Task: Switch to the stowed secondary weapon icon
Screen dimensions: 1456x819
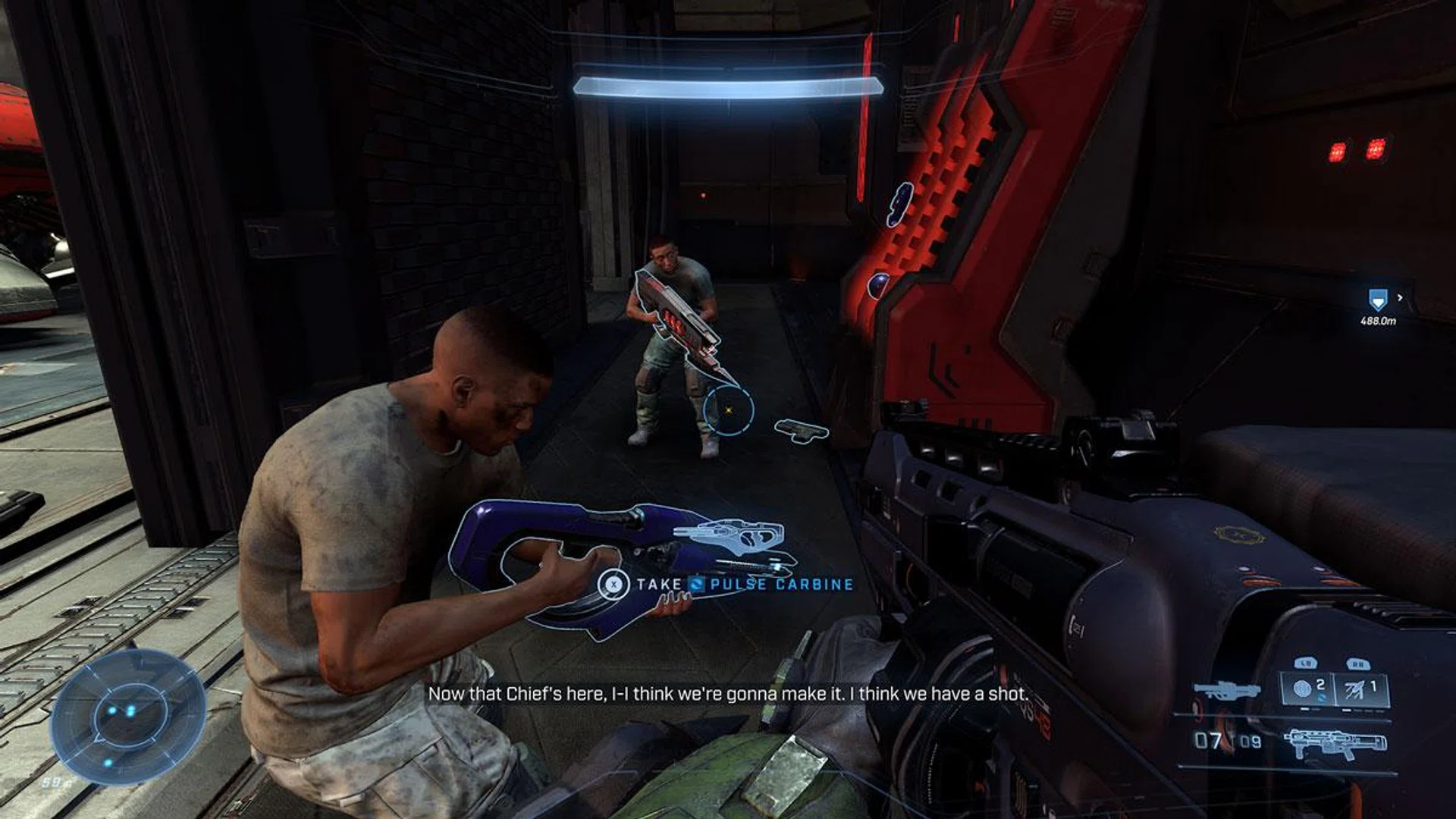Action: (1226, 690)
